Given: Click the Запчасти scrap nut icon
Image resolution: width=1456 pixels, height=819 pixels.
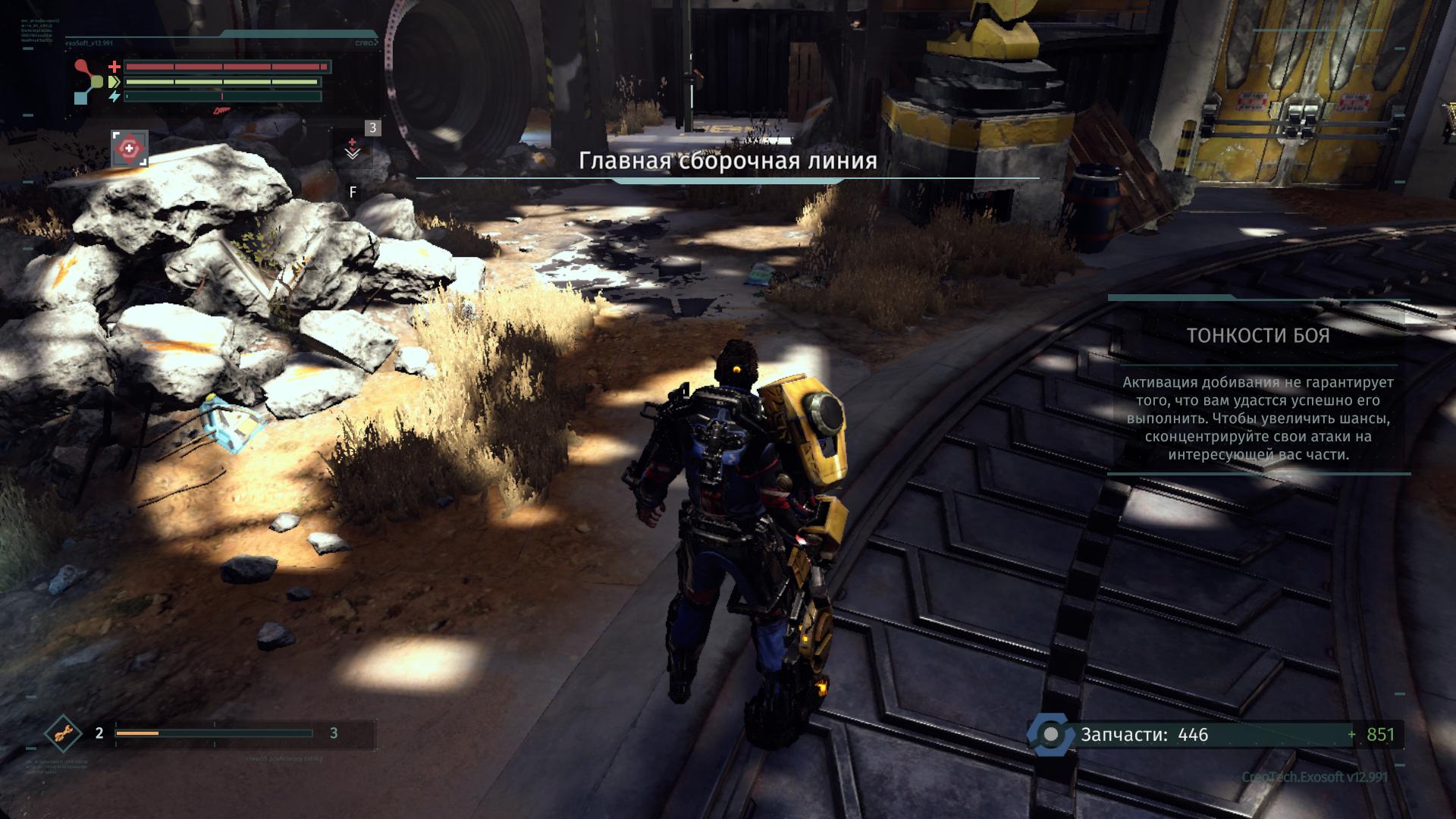Looking at the screenshot, I should click(x=1051, y=735).
